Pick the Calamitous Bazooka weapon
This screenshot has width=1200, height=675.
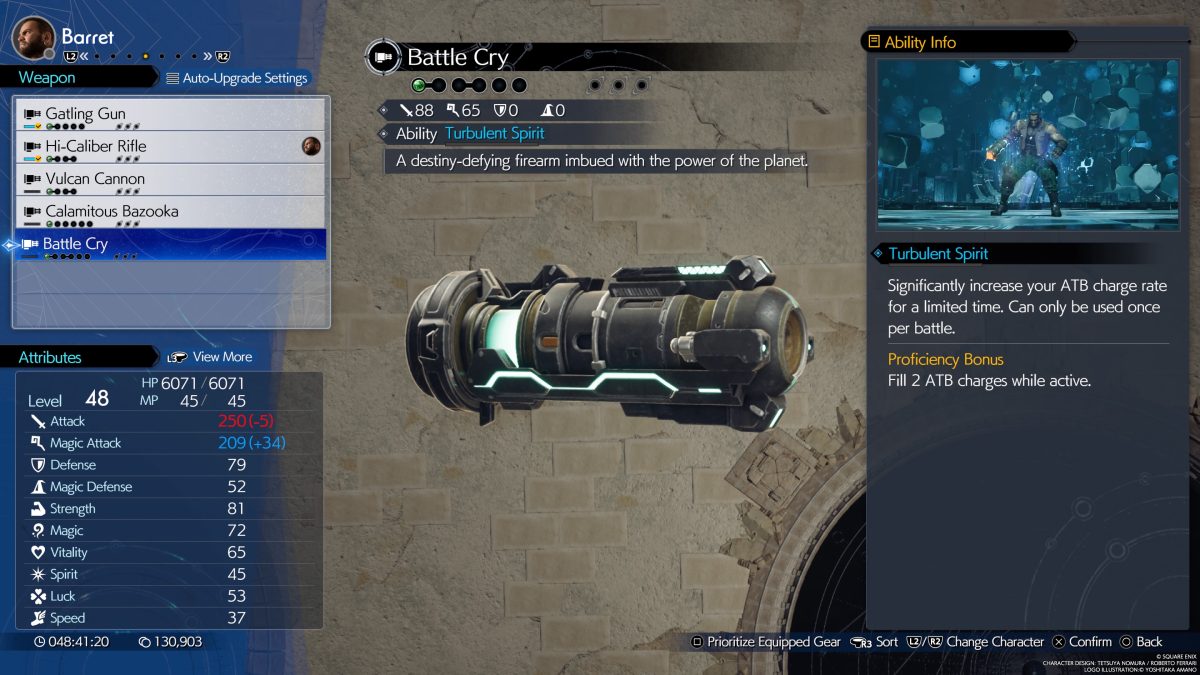tap(170, 212)
